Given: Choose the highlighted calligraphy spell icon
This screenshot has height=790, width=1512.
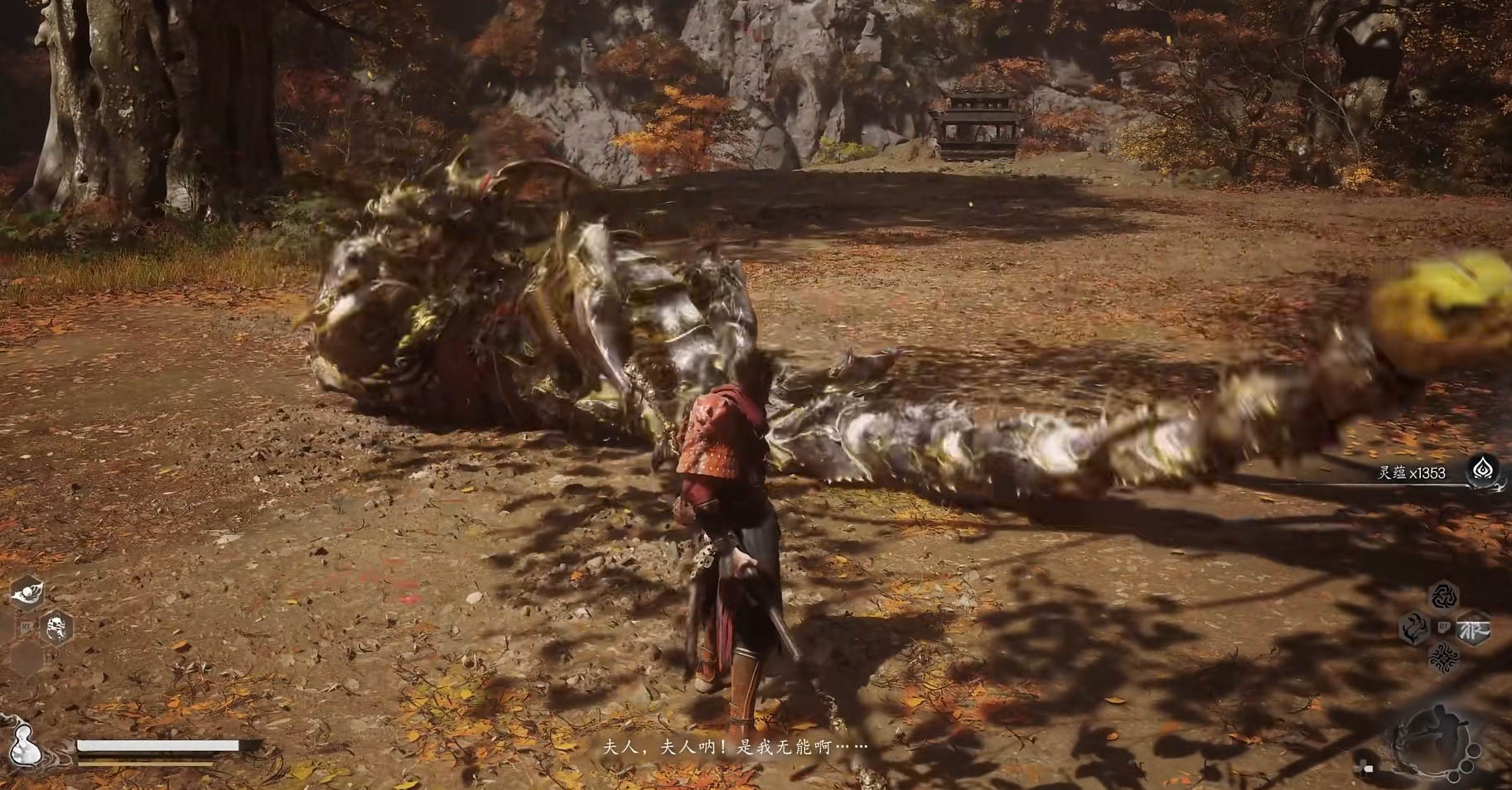Looking at the screenshot, I should pyautogui.click(x=1473, y=629).
